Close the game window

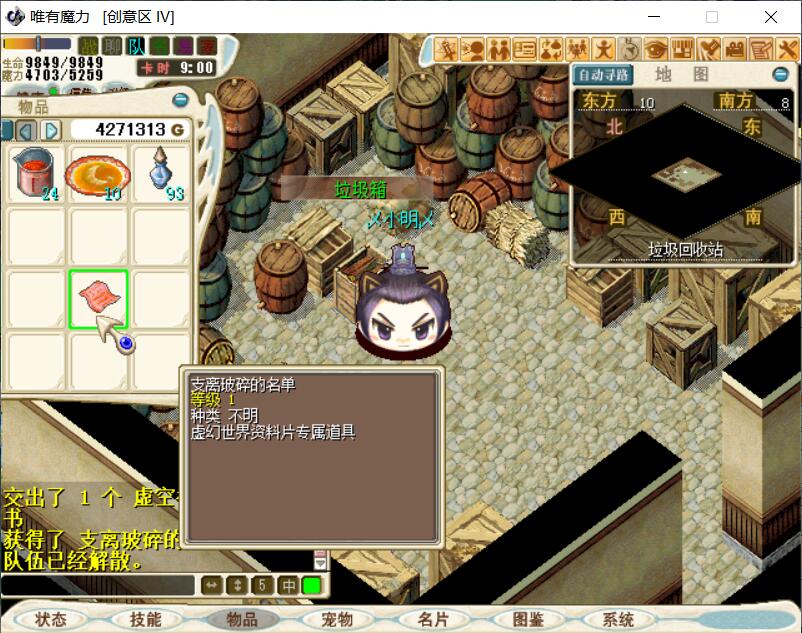pyautogui.click(x=771, y=17)
